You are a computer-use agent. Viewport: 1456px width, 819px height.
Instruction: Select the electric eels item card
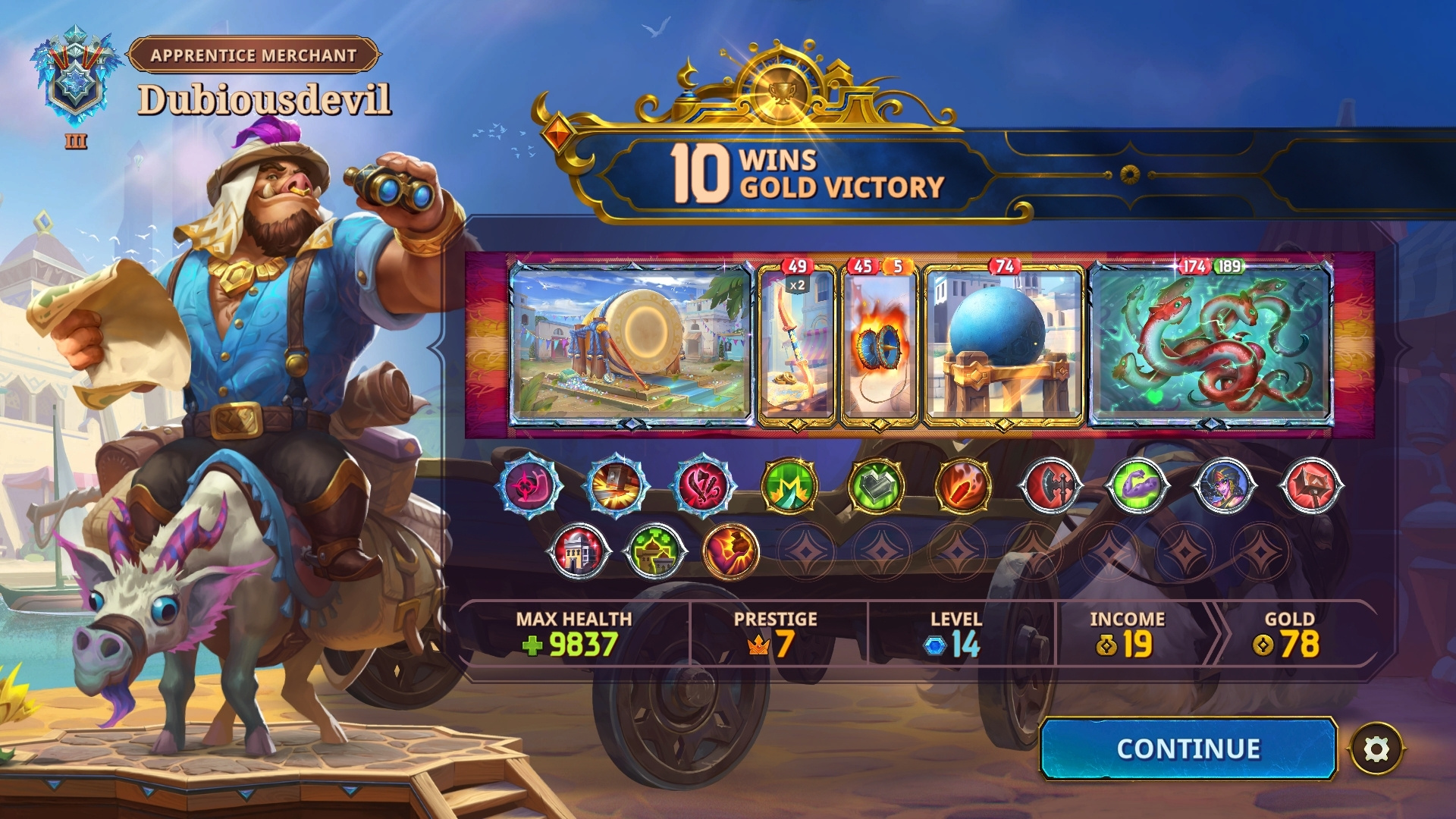(1210, 344)
